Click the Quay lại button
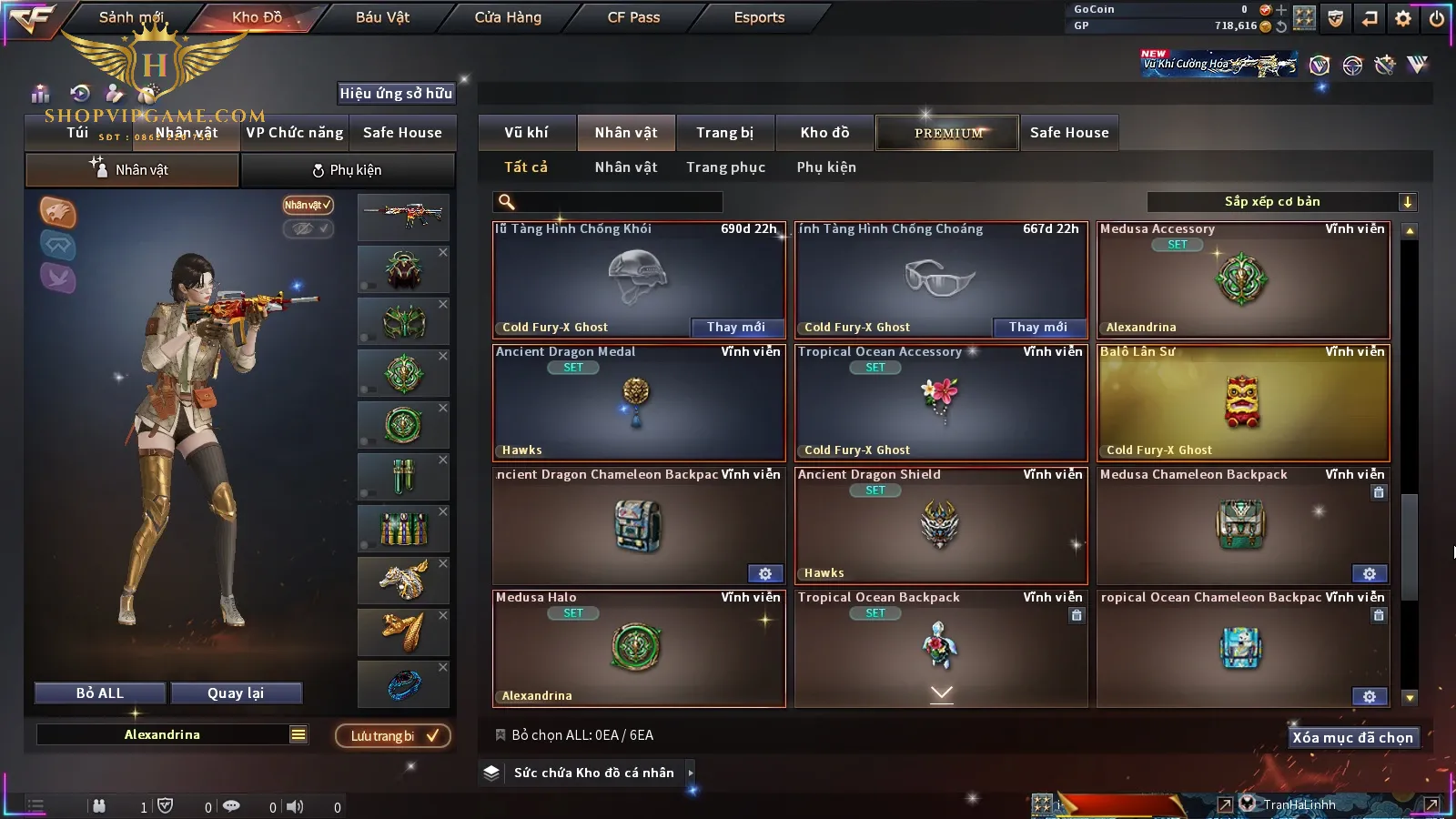Viewport: 1456px width, 819px height. pyautogui.click(x=236, y=693)
